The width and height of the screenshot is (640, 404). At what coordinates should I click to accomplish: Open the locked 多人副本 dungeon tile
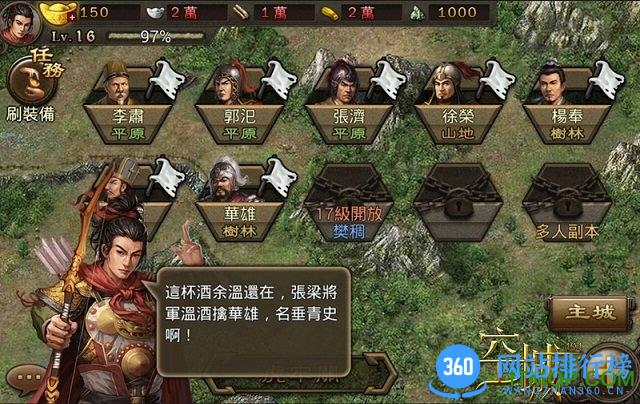(566, 200)
